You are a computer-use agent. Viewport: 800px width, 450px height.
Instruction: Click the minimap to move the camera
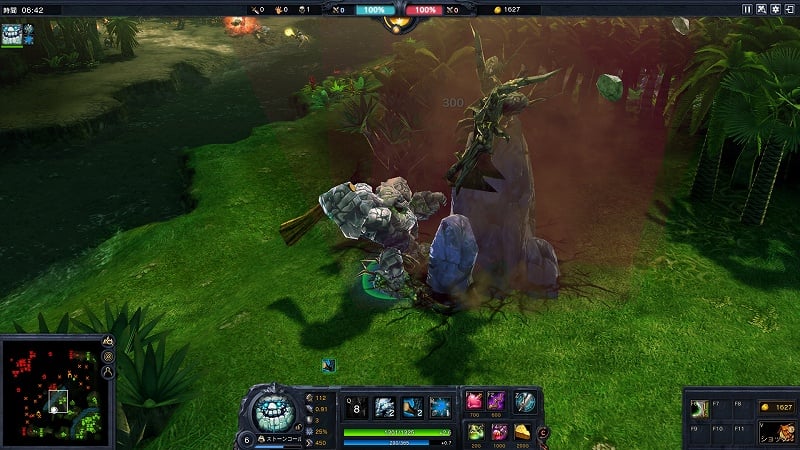pyautogui.click(x=50, y=391)
